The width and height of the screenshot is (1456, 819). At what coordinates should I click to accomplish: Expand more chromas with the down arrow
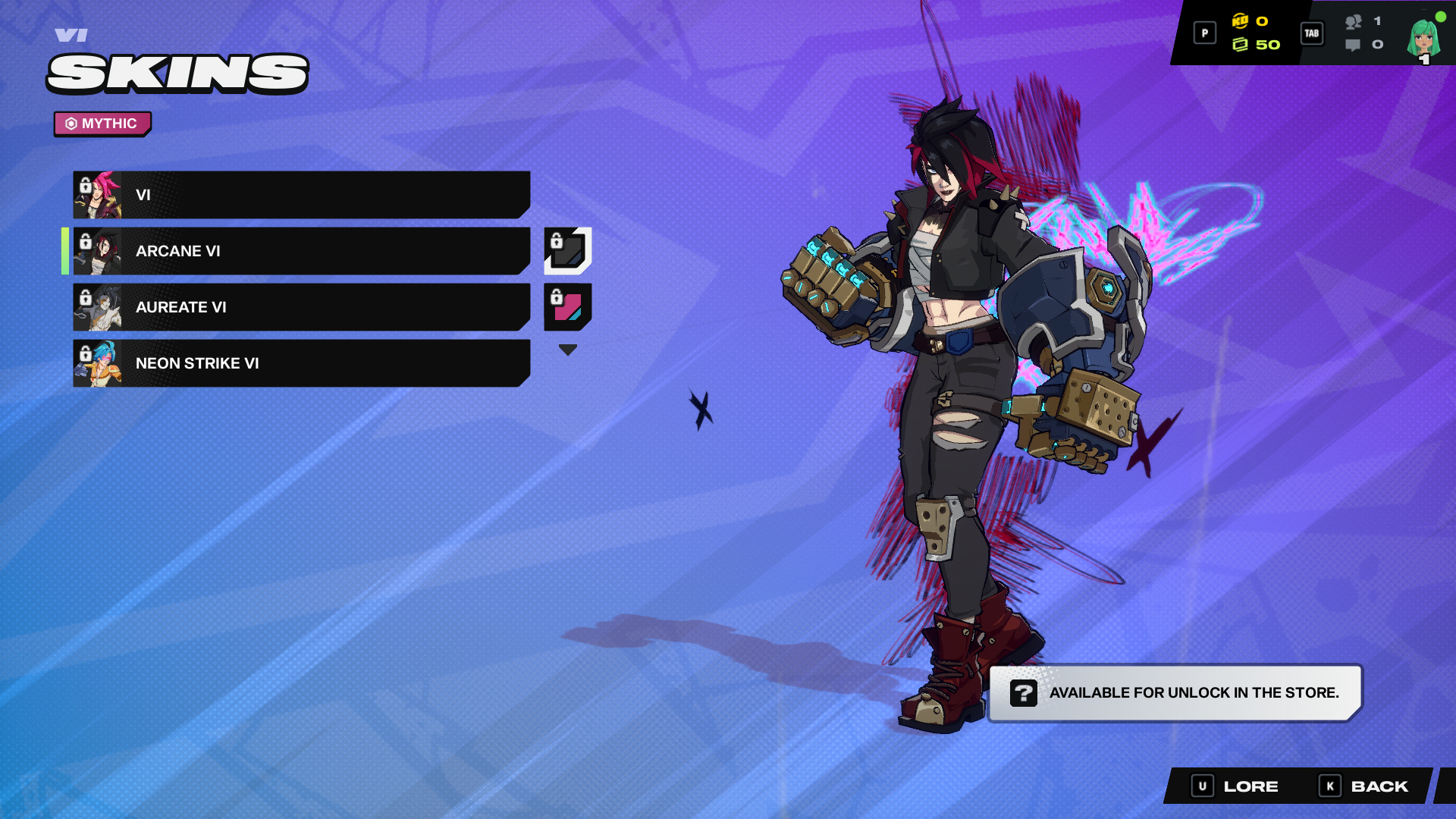point(567,349)
